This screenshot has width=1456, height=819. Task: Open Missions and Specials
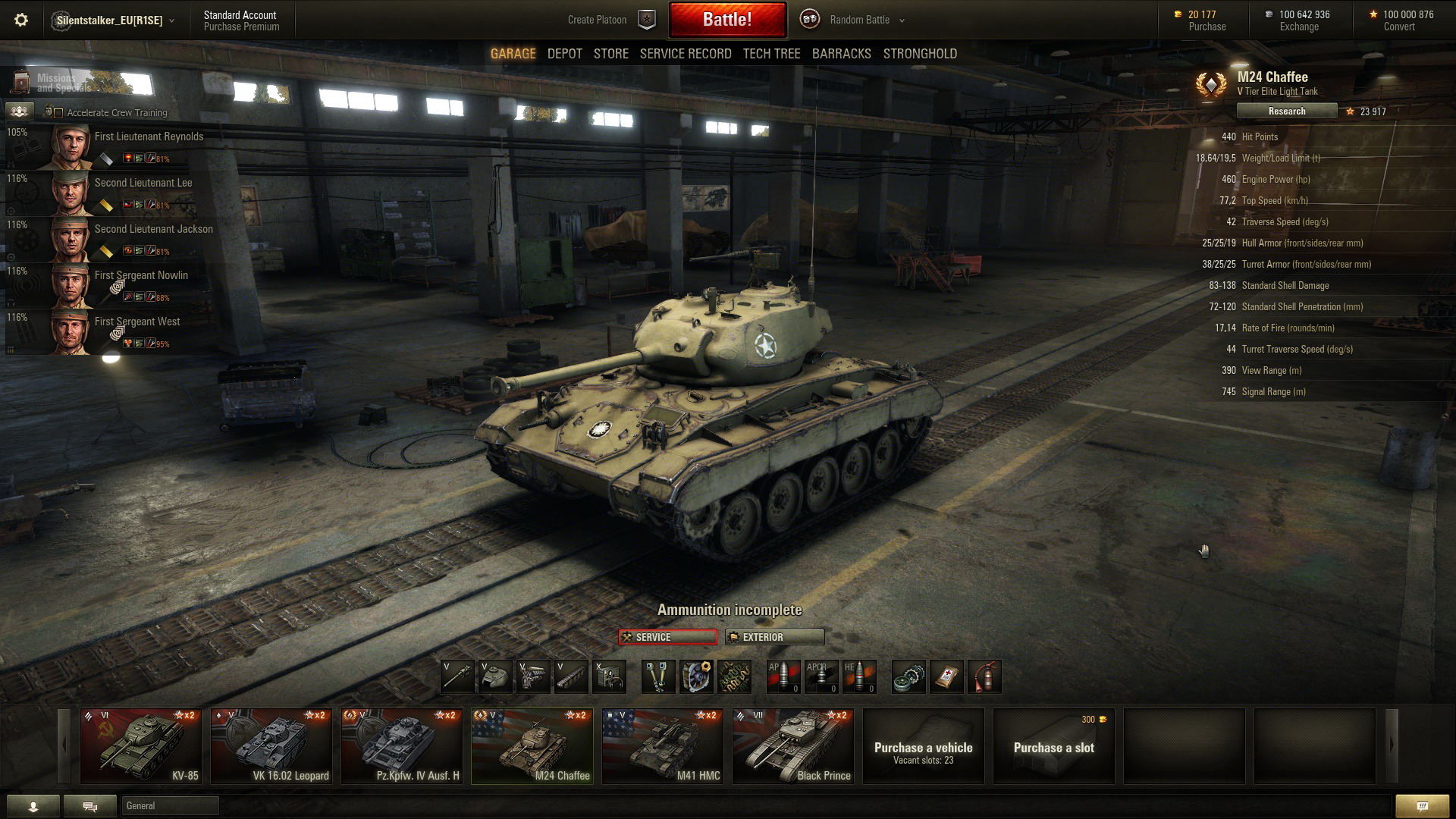(x=53, y=83)
